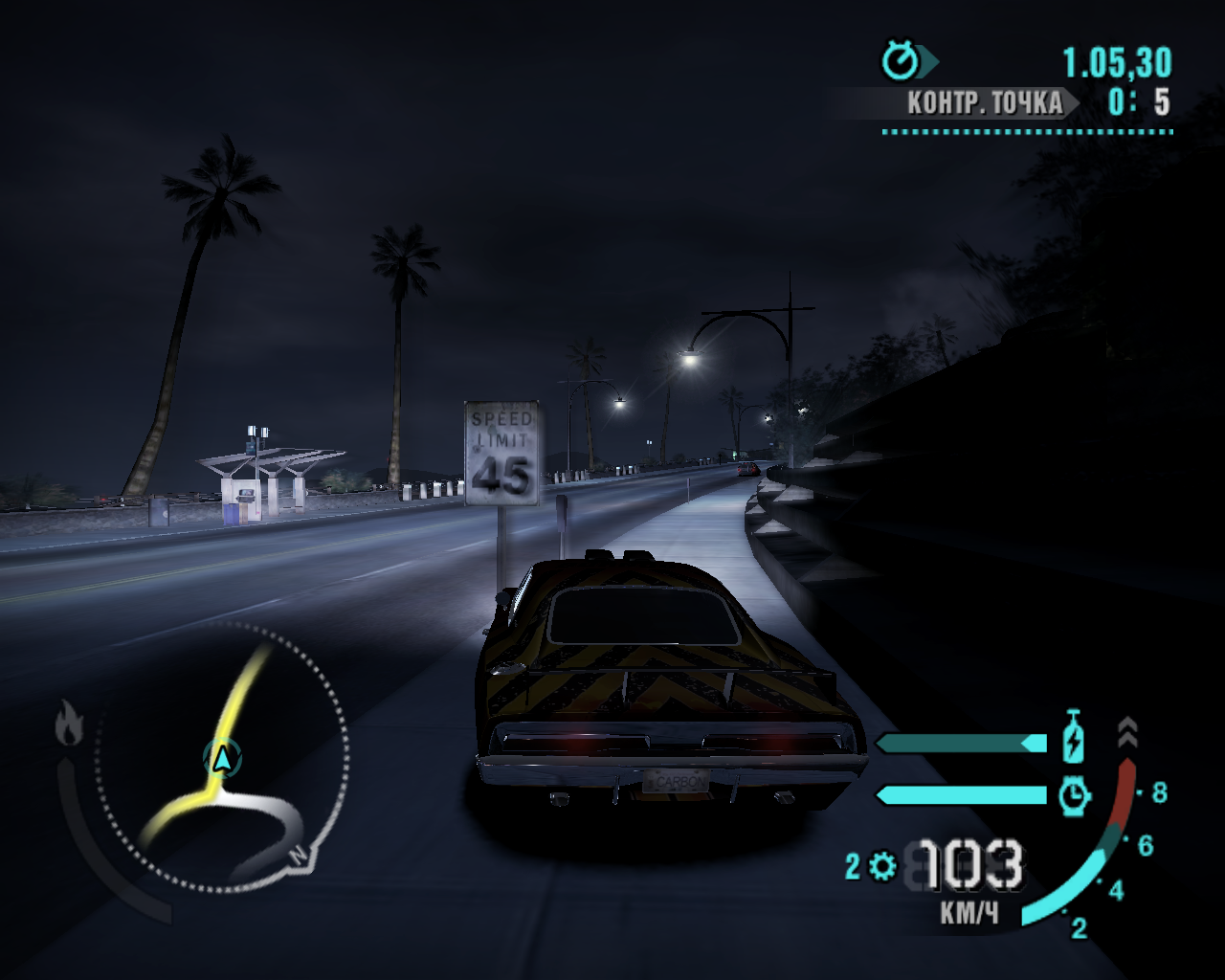Image resolution: width=1225 pixels, height=980 pixels.
Task: Select the player arrow on the minimap
Action: click(x=222, y=759)
